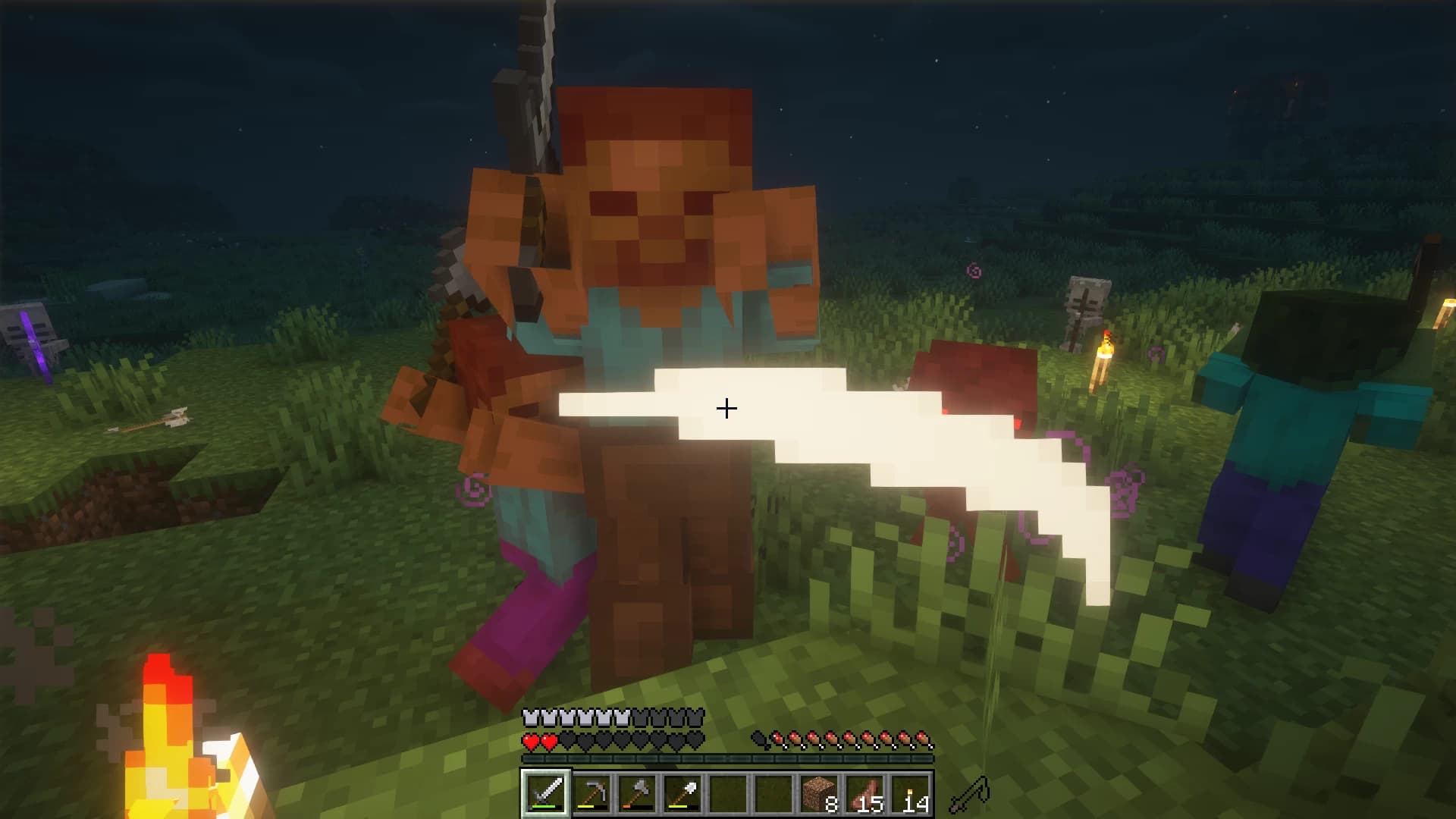
Task: Click the empty black drumstick hunger icon
Action: (759, 739)
